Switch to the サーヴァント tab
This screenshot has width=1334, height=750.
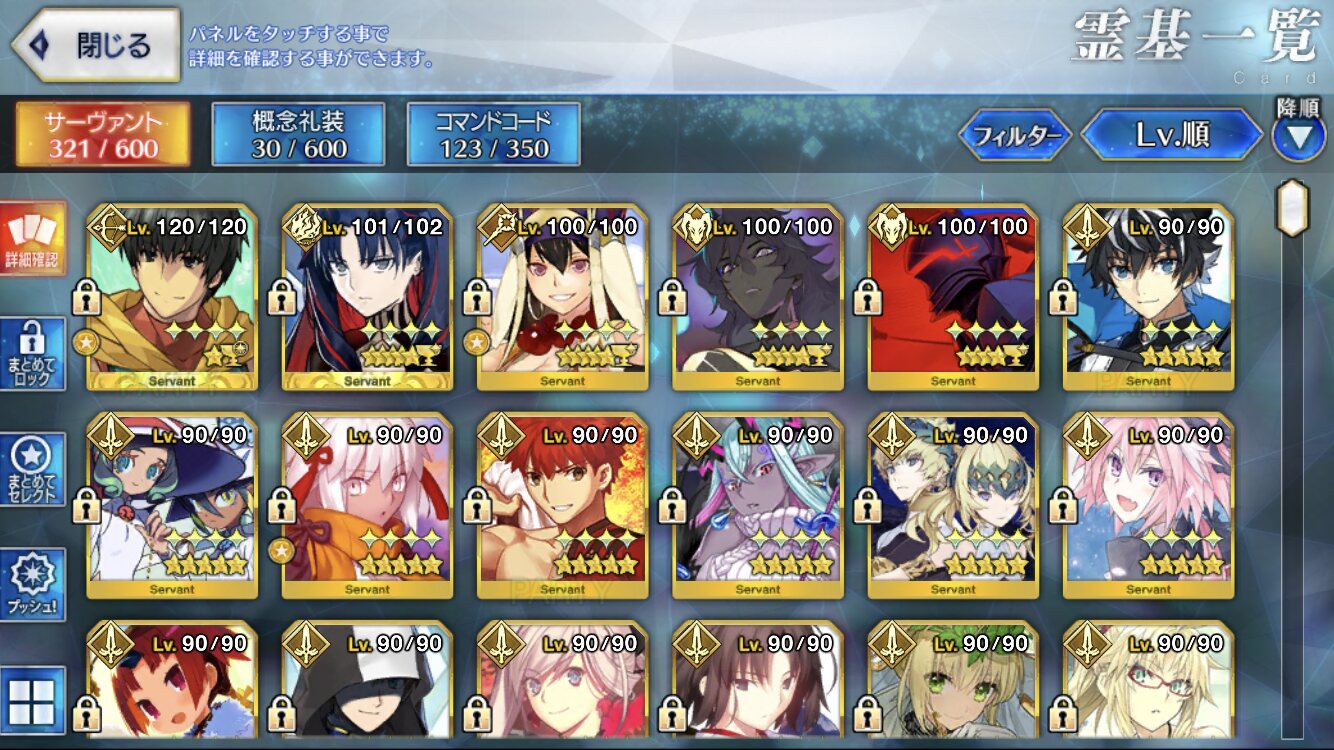click(x=102, y=135)
